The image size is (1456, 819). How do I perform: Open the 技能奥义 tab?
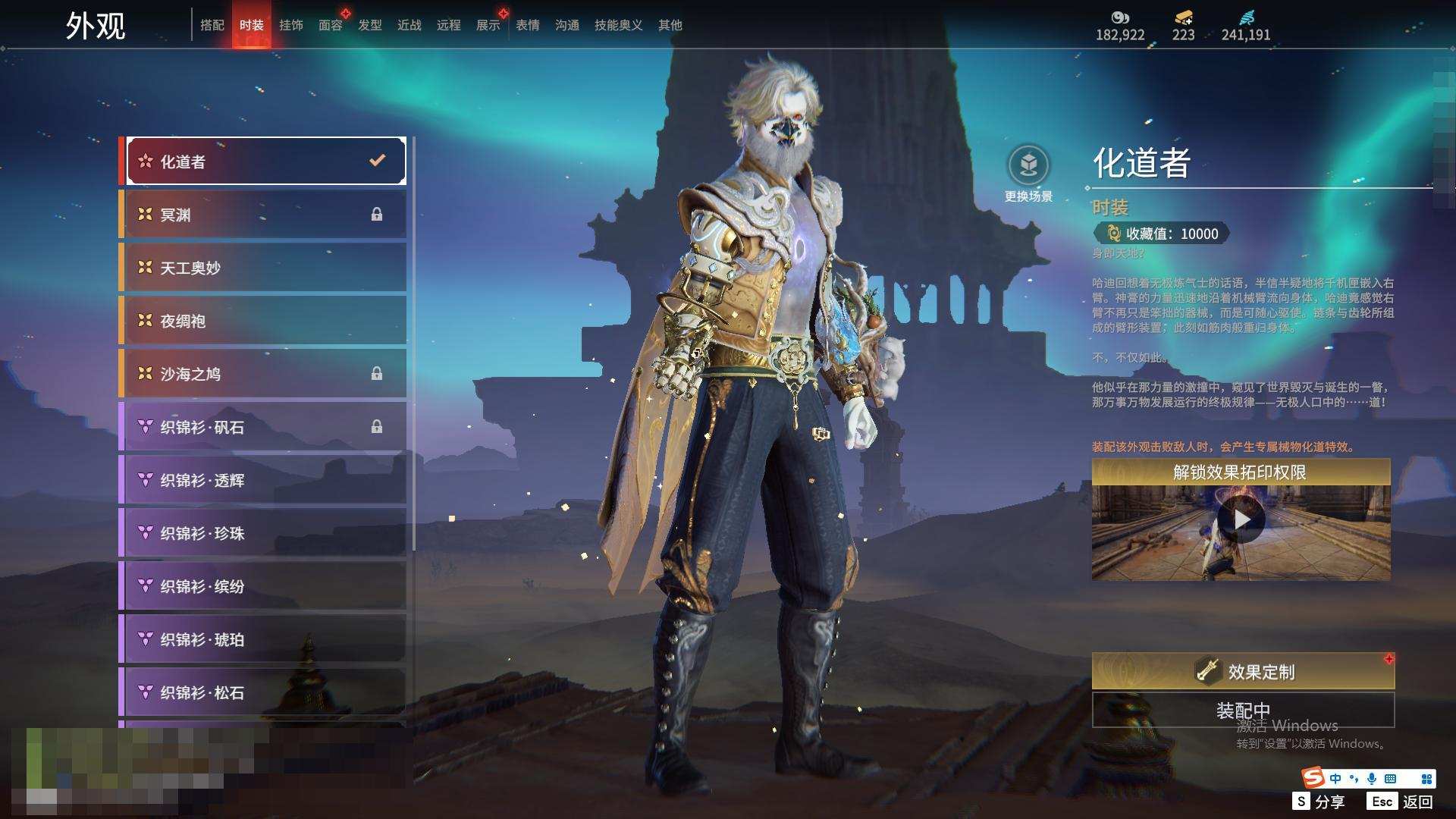click(618, 25)
